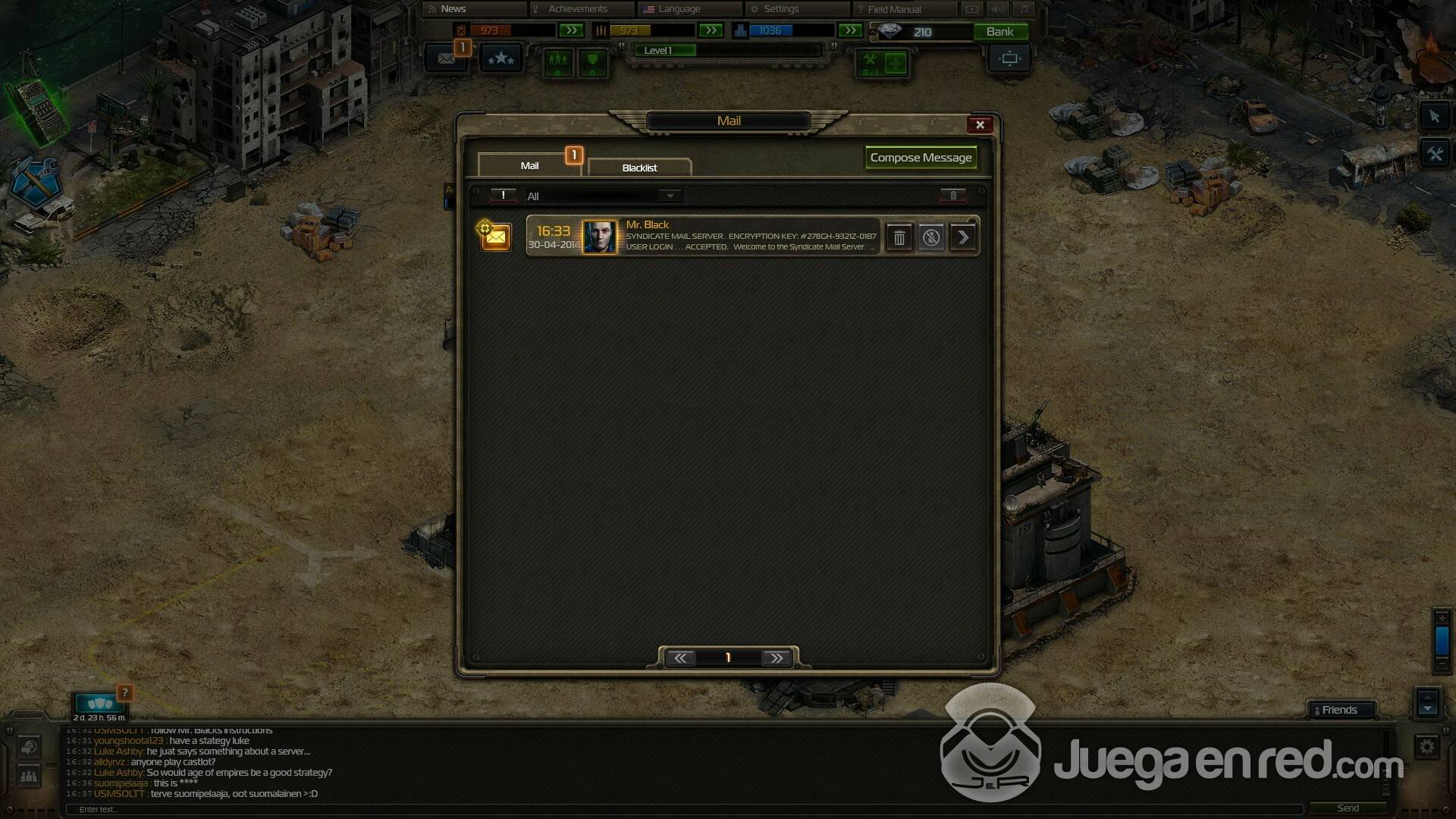The height and width of the screenshot is (819, 1456).
Task: Click Compose Message button
Action: click(921, 158)
